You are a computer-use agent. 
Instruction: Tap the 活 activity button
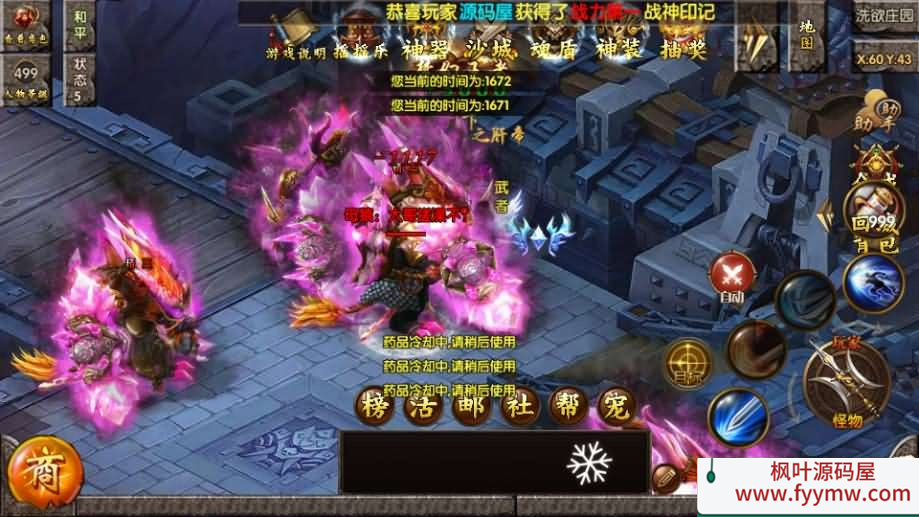tap(423, 407)
